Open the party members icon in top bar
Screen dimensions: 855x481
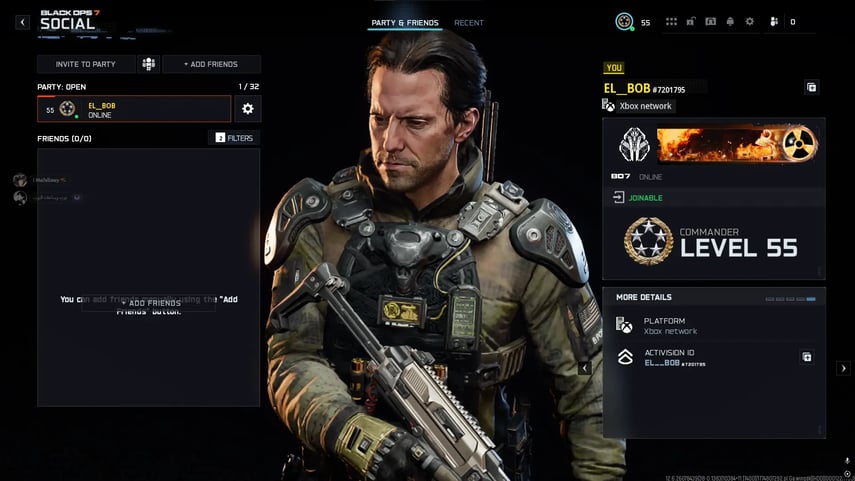point(774,22)
